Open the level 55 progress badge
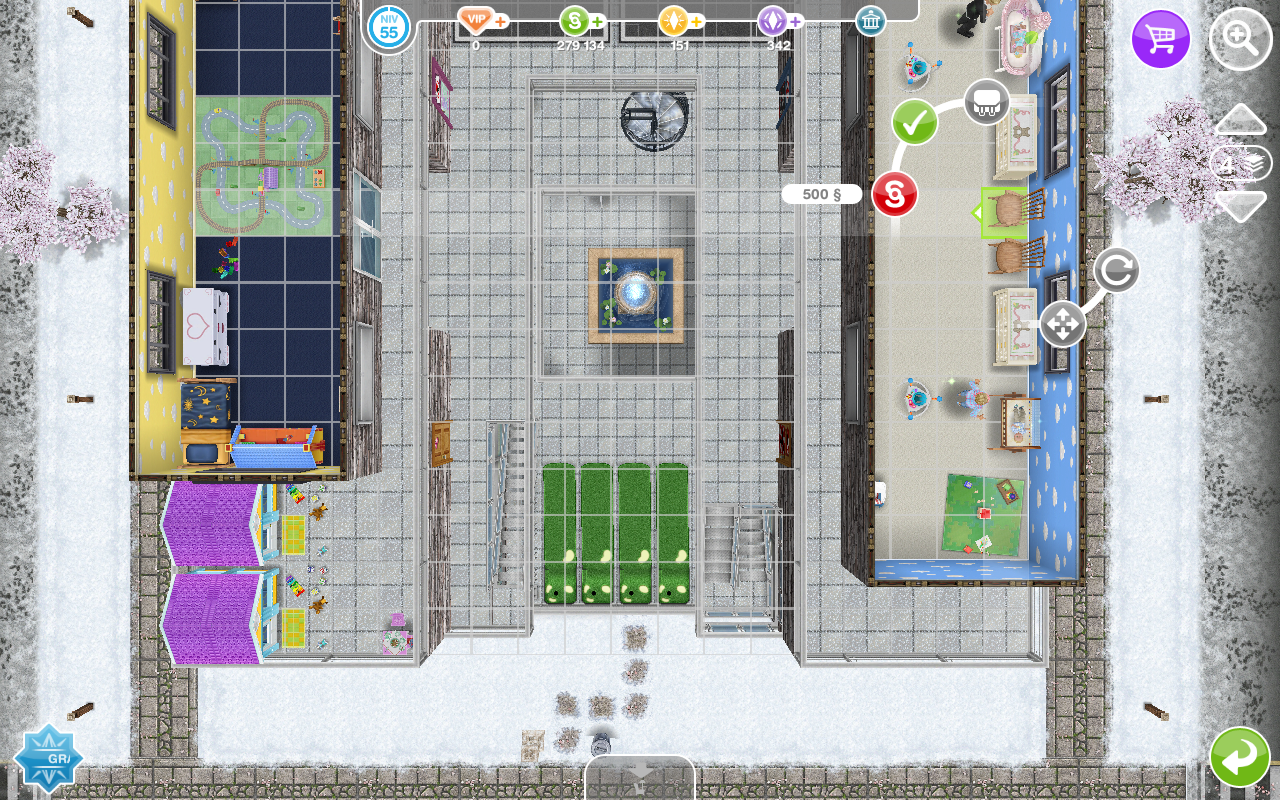 point(389,27)
